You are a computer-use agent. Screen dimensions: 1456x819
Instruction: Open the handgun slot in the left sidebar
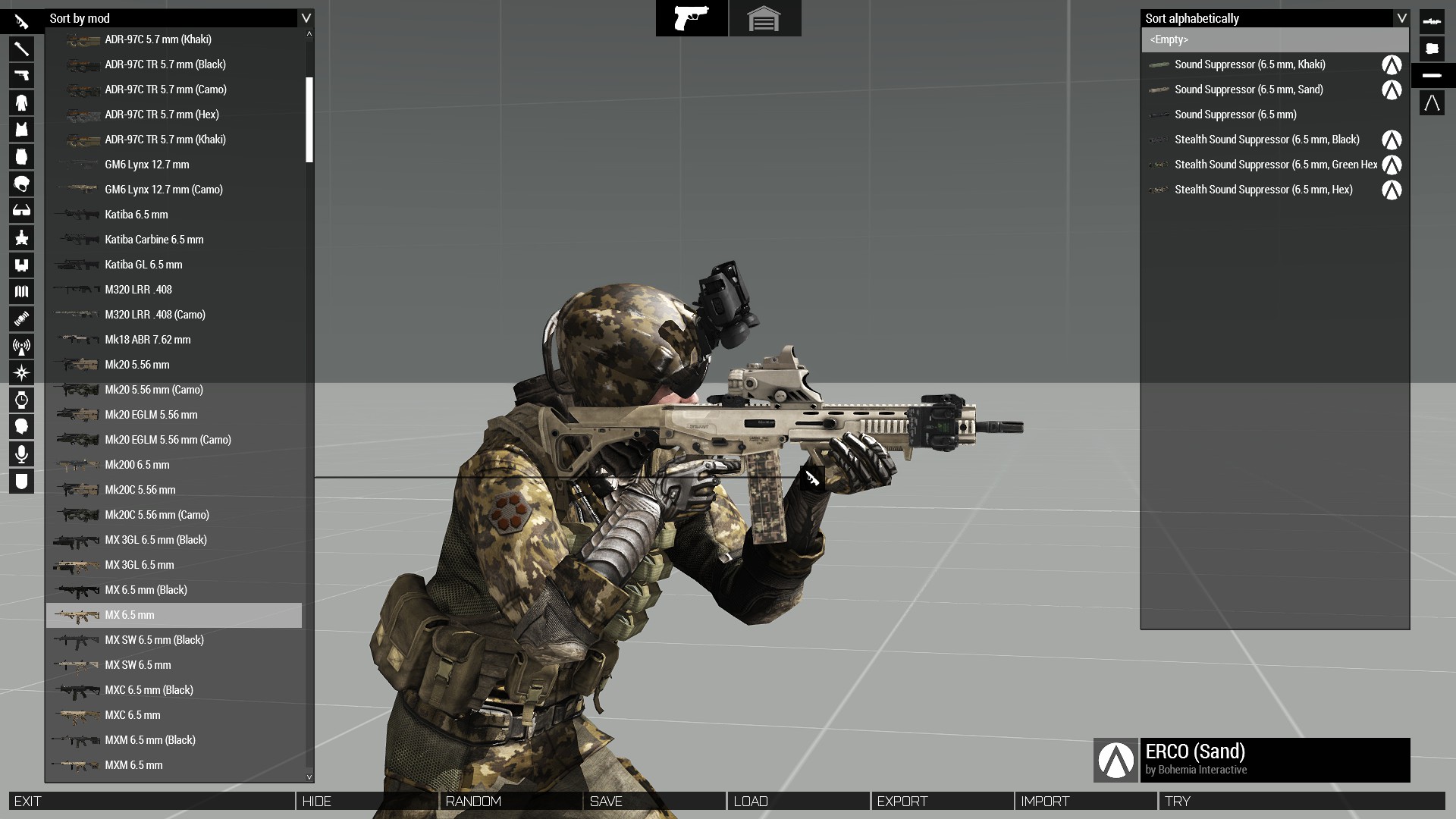click(x=22, y=75)
